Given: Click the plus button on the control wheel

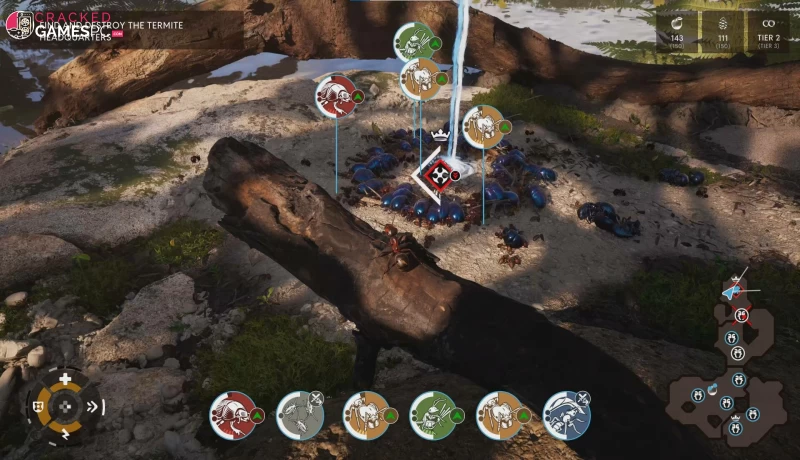Looking at the screenshot, I should [66, 379].
